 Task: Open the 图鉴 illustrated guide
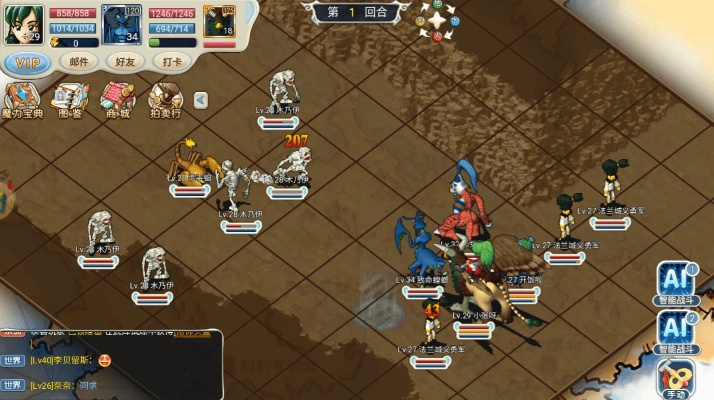coord(70,100)
